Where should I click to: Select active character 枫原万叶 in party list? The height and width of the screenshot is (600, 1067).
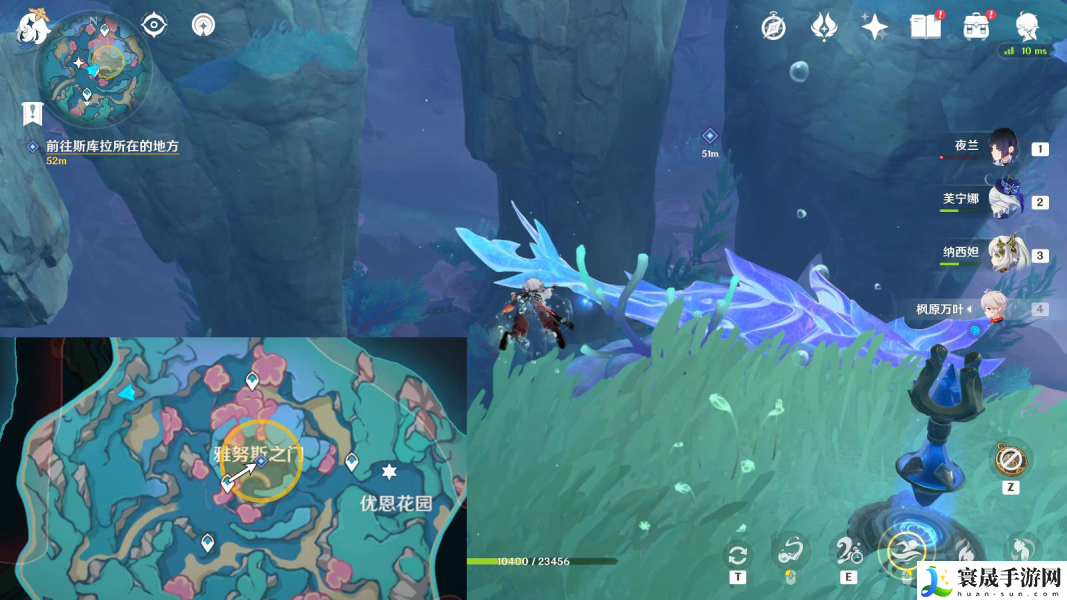1003,308
